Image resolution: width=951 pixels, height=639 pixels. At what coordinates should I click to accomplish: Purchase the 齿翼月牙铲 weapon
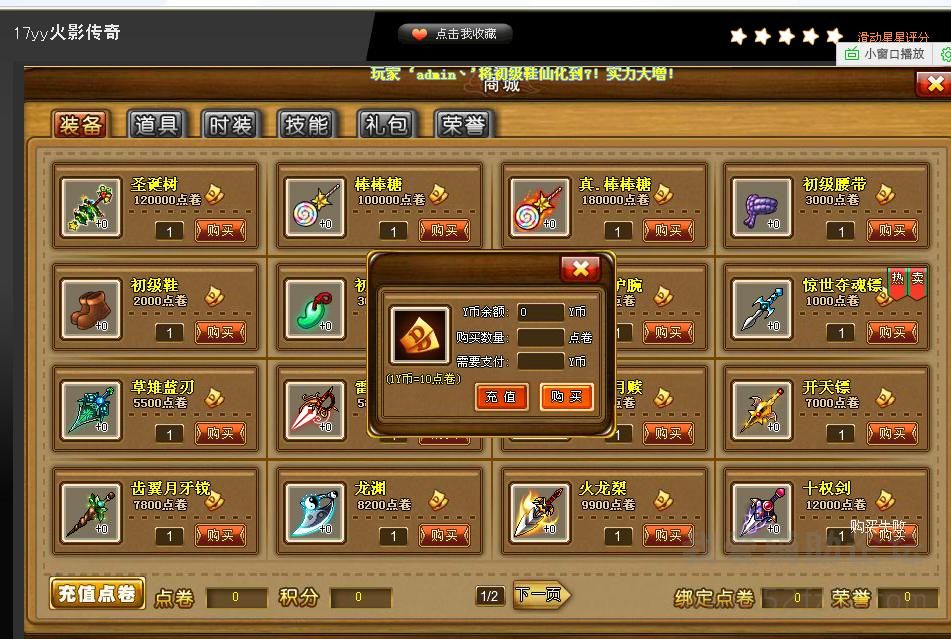[x=220, y=536]
